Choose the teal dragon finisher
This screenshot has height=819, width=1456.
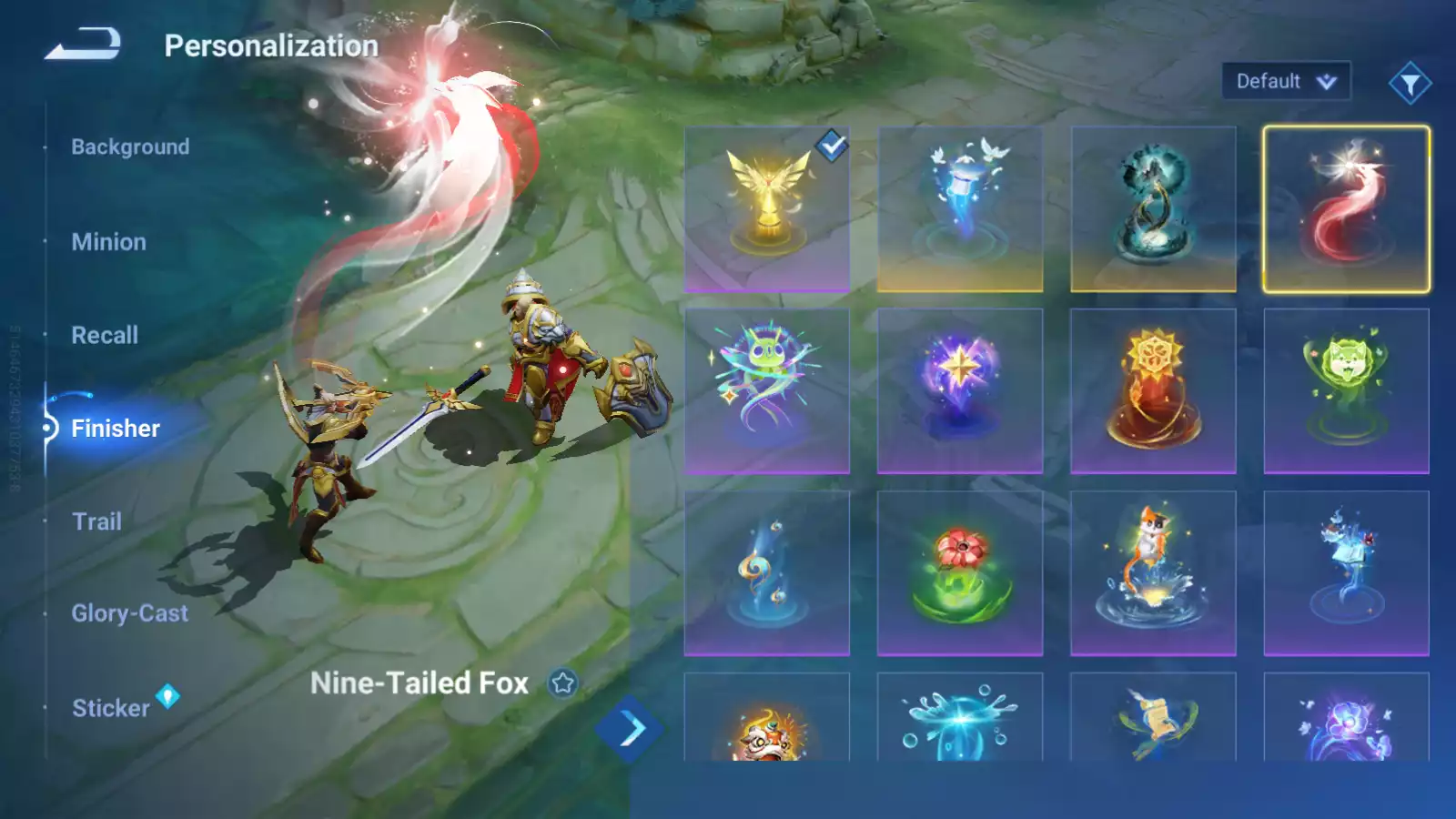1153,209
